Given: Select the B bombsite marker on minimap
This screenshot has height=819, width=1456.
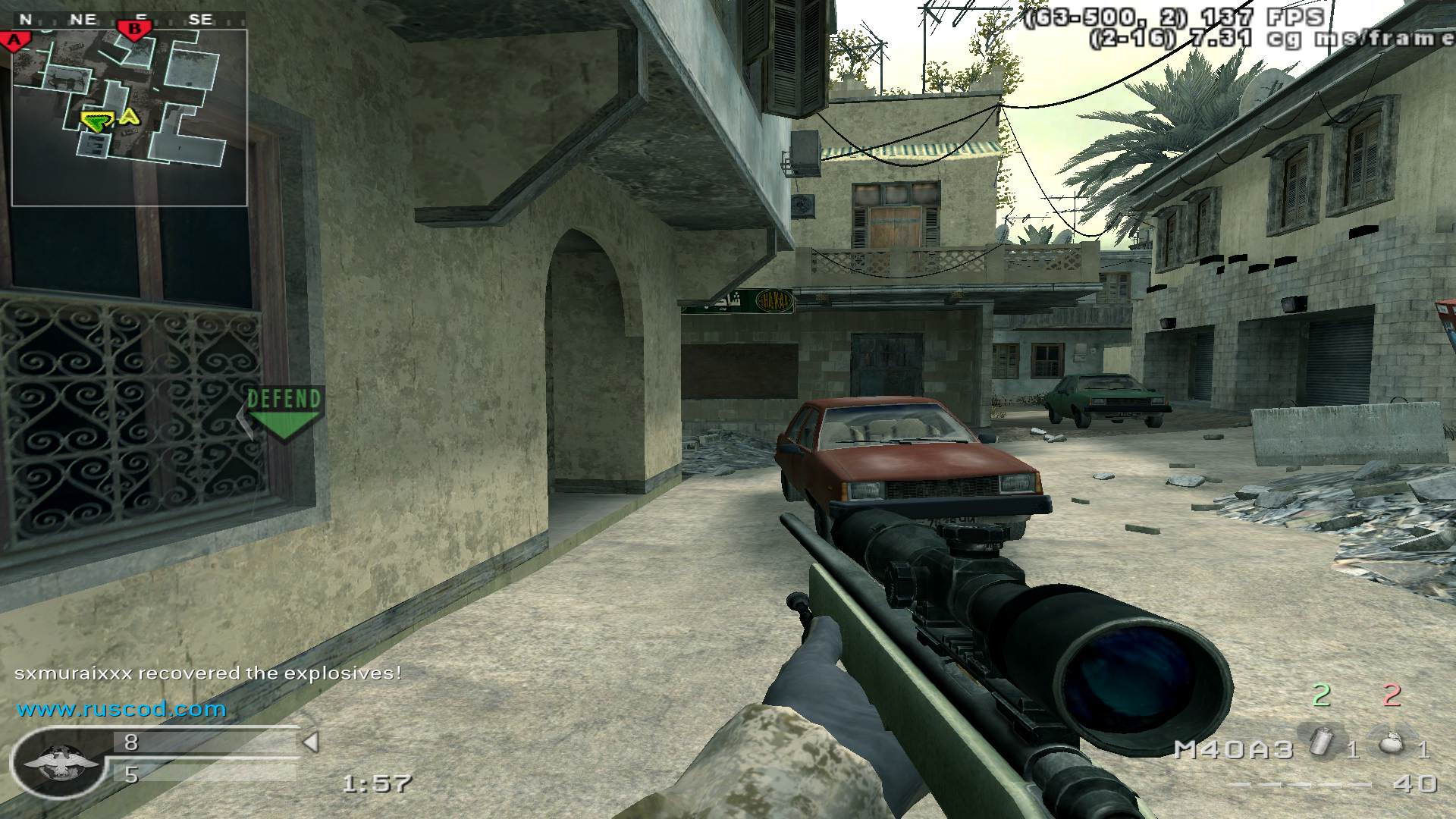Looking at the screenshot, I should point(135,30).
